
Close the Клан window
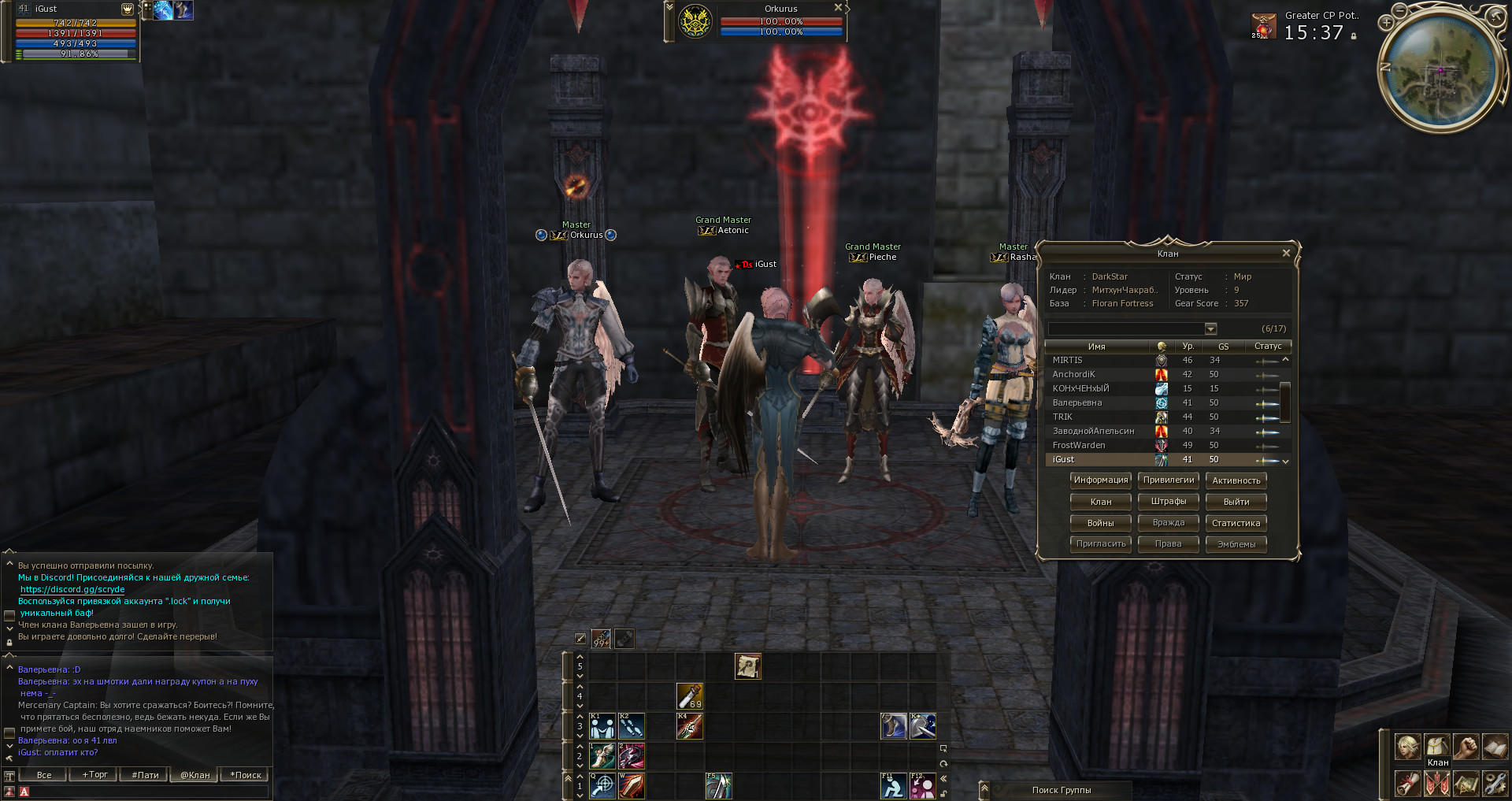pos(1286,254)
